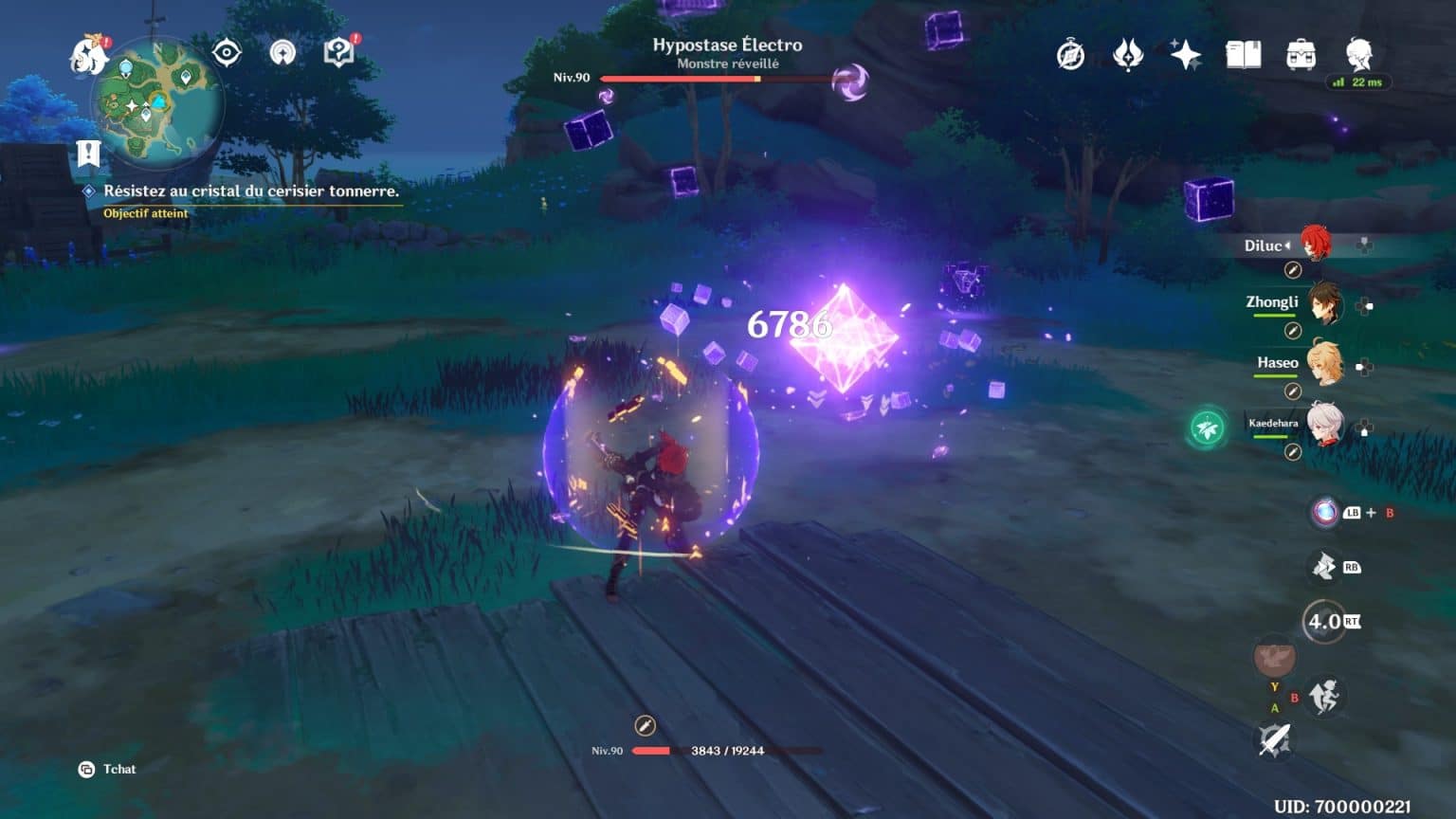This screenshot has height=819, width=1456.
Task: Open the adventurer handbook book icon
Action: coord(1244,55)
